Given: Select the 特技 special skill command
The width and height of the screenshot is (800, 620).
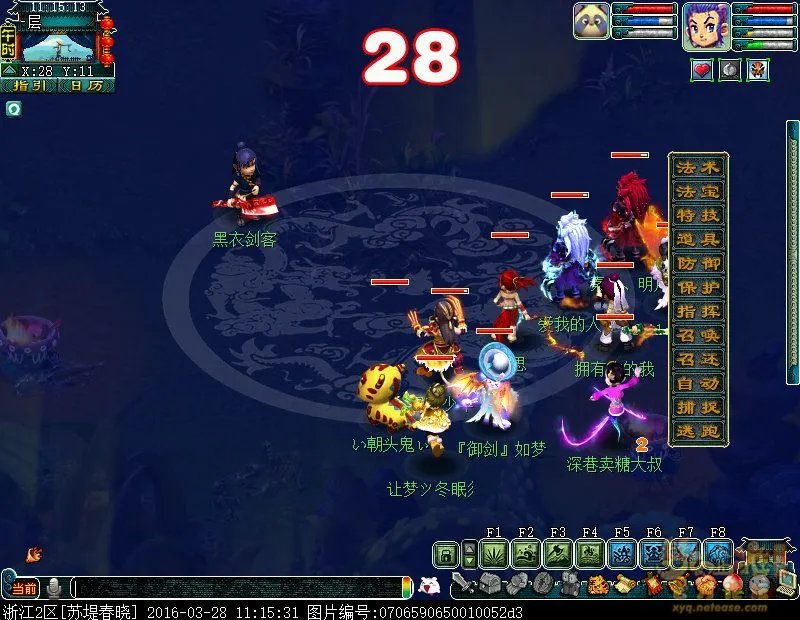Looking at the screenshot, I should point(697,215).
